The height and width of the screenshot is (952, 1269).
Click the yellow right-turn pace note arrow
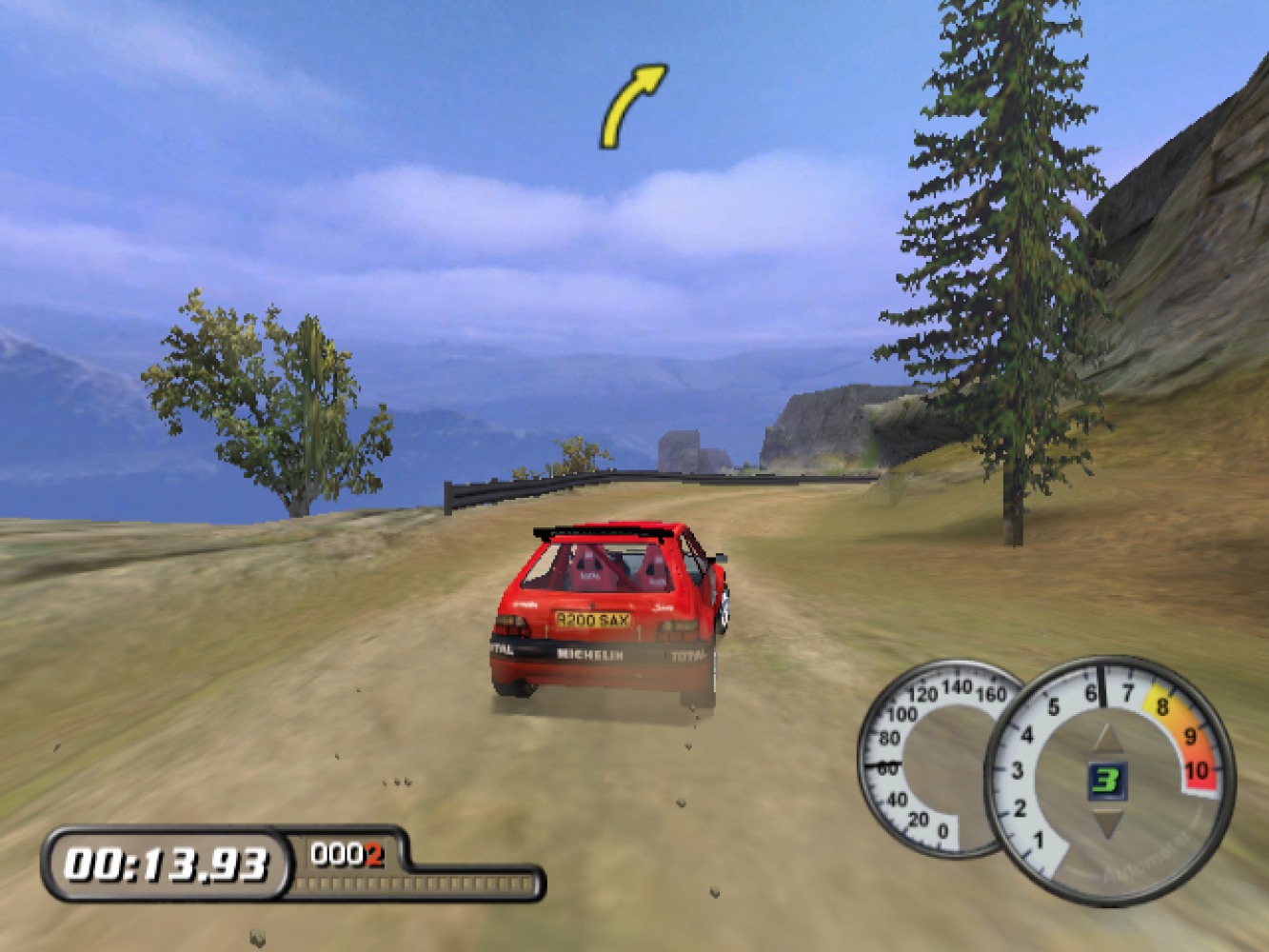point(631,105)
